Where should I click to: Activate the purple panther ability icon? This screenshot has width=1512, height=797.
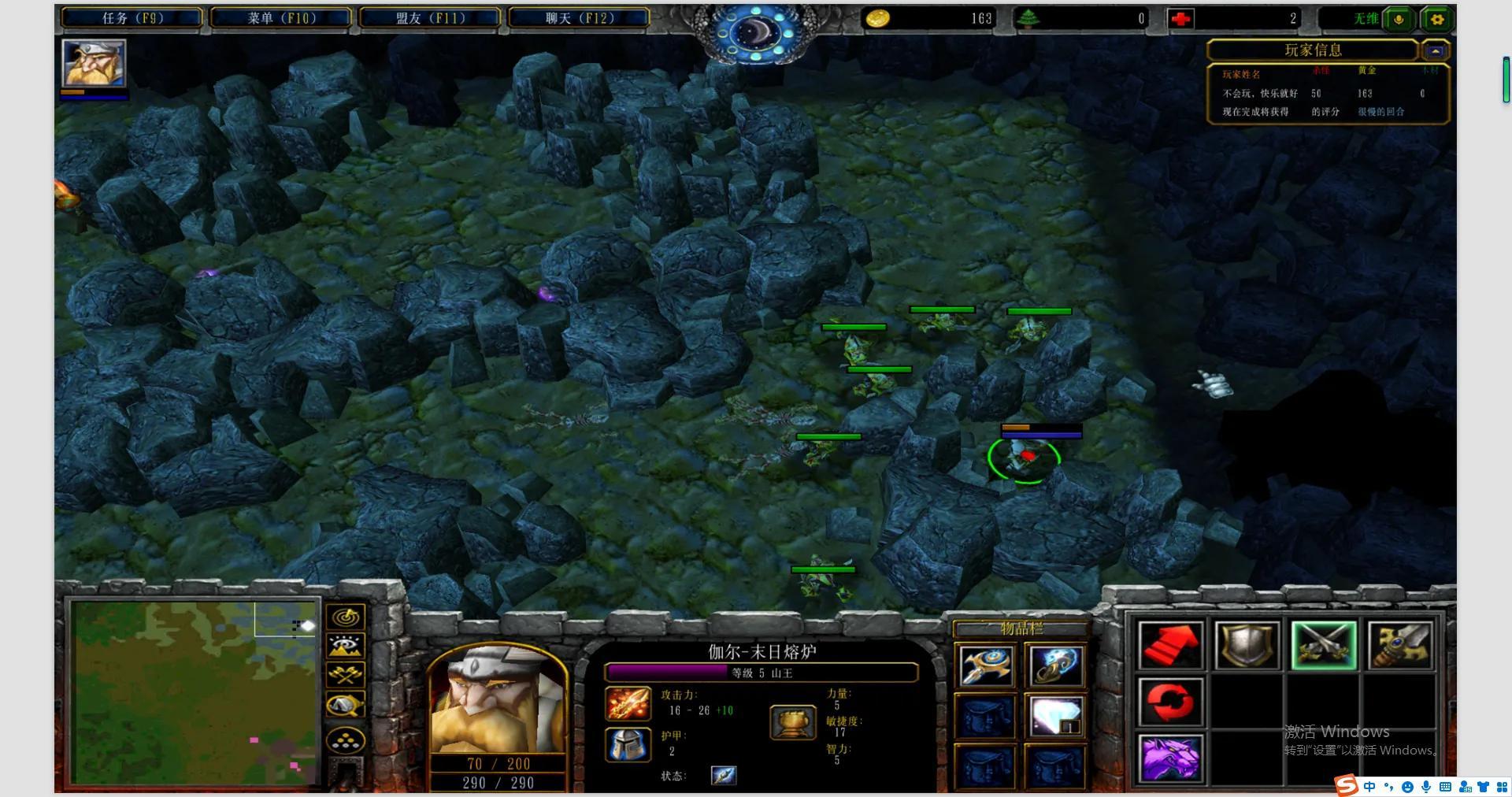[x=1170, y=758]
